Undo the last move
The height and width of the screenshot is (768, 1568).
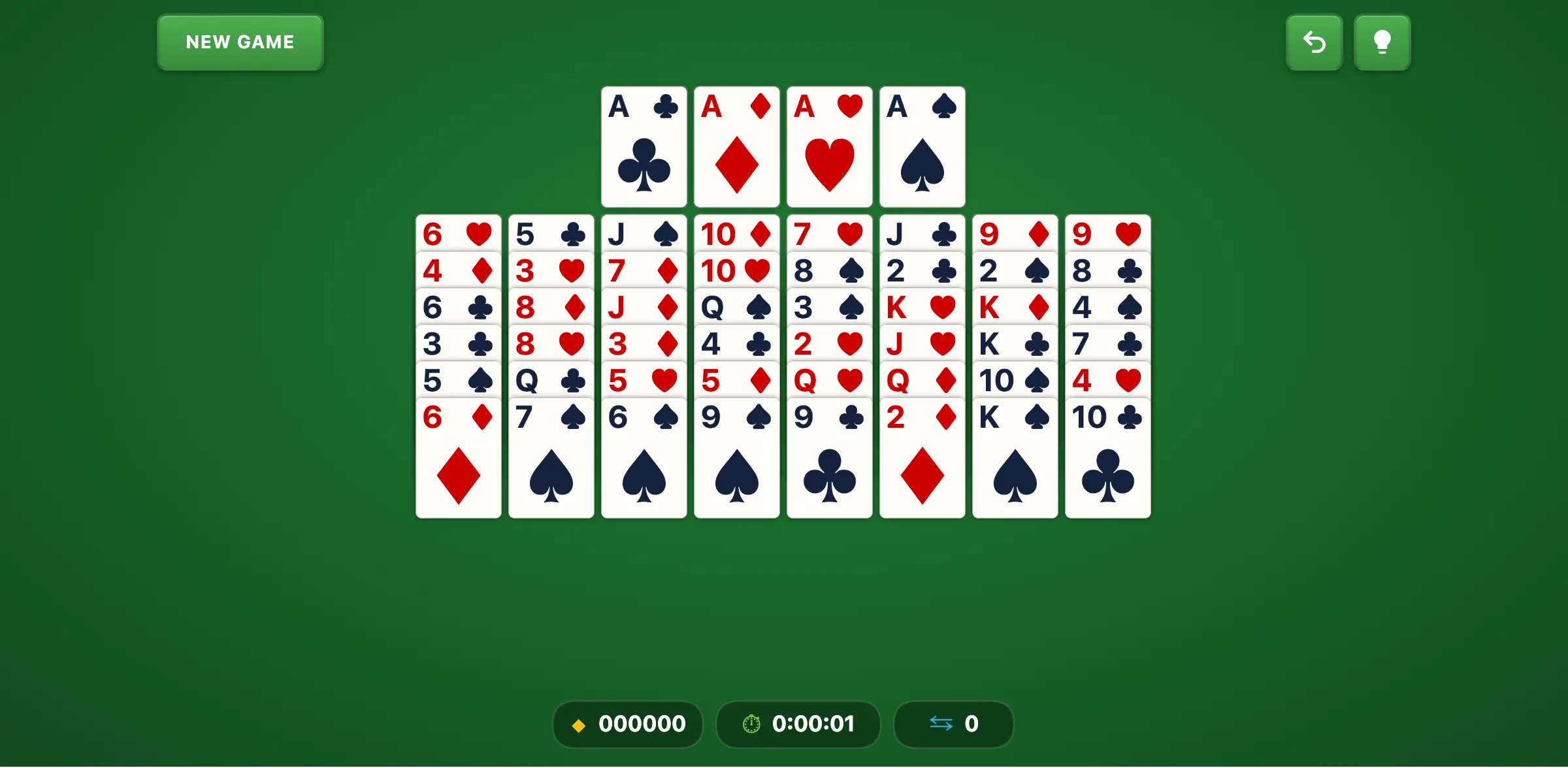coord(1314,42)
